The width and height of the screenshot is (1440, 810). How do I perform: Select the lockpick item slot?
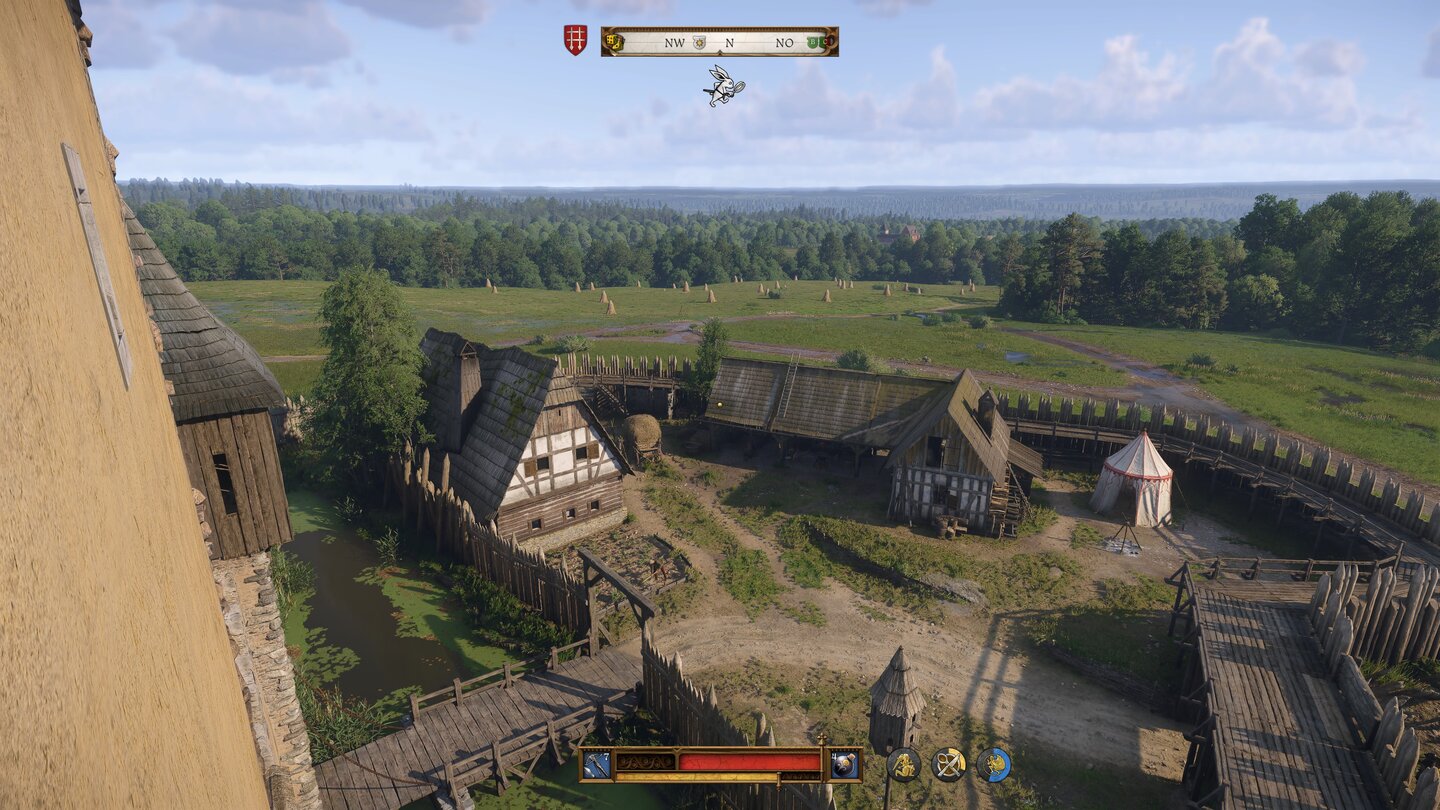tap(595, 764)
